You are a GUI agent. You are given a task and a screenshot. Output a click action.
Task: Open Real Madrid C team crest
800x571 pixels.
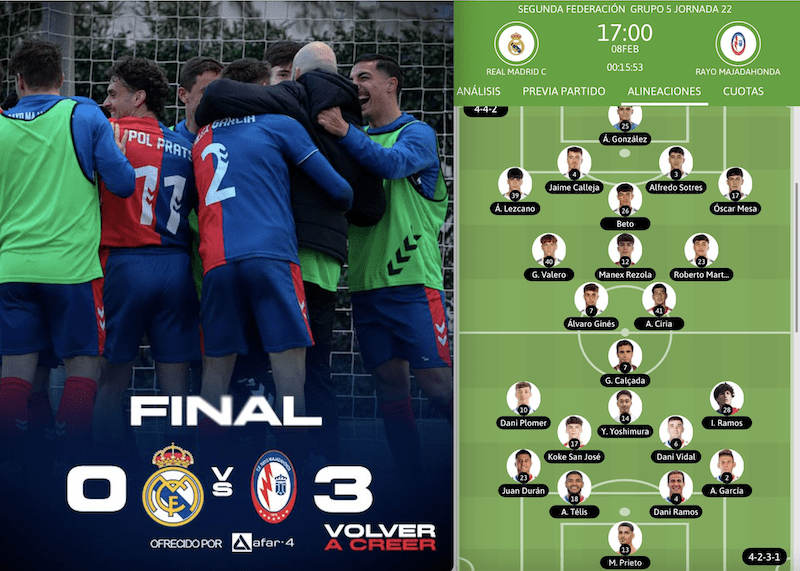coord(516,43)
